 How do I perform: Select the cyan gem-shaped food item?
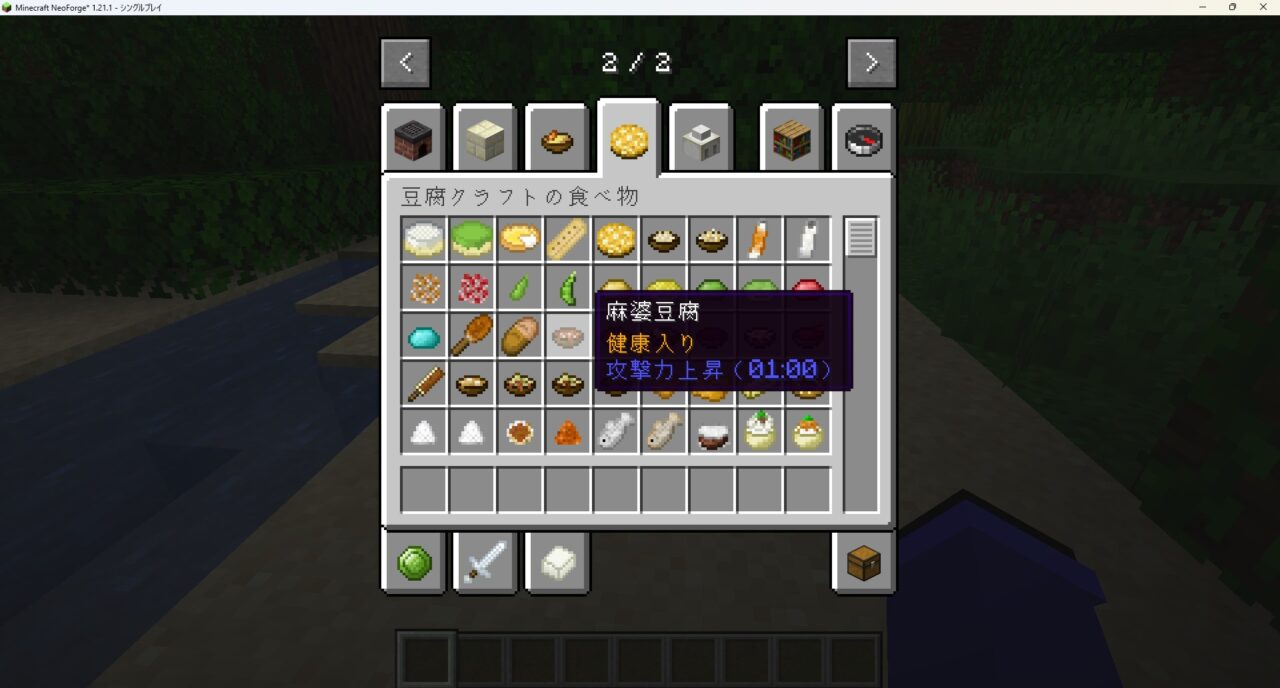pos(424,337)
